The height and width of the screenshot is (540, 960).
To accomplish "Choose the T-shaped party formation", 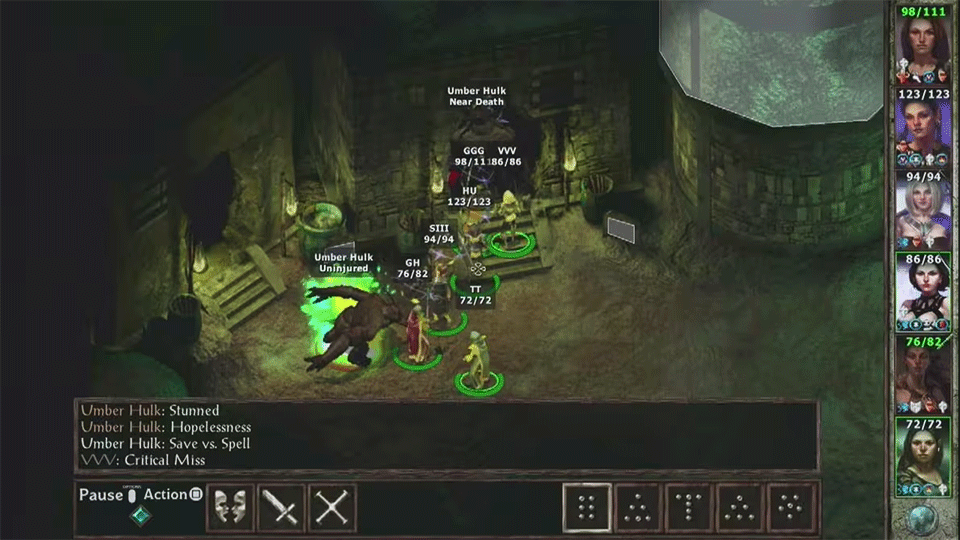I will [689, 508].
